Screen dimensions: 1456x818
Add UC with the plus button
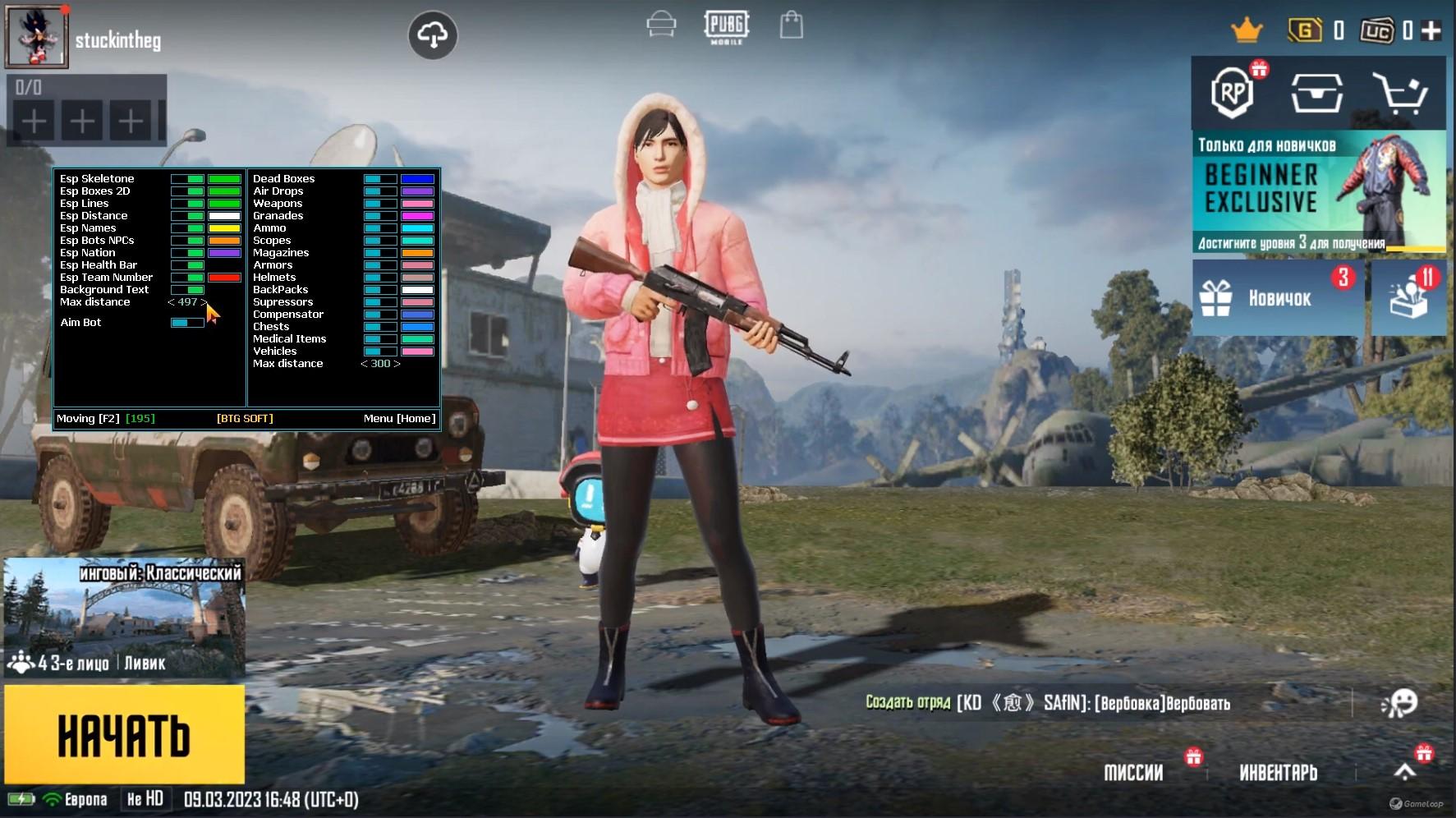click(x=1431, y=30)
